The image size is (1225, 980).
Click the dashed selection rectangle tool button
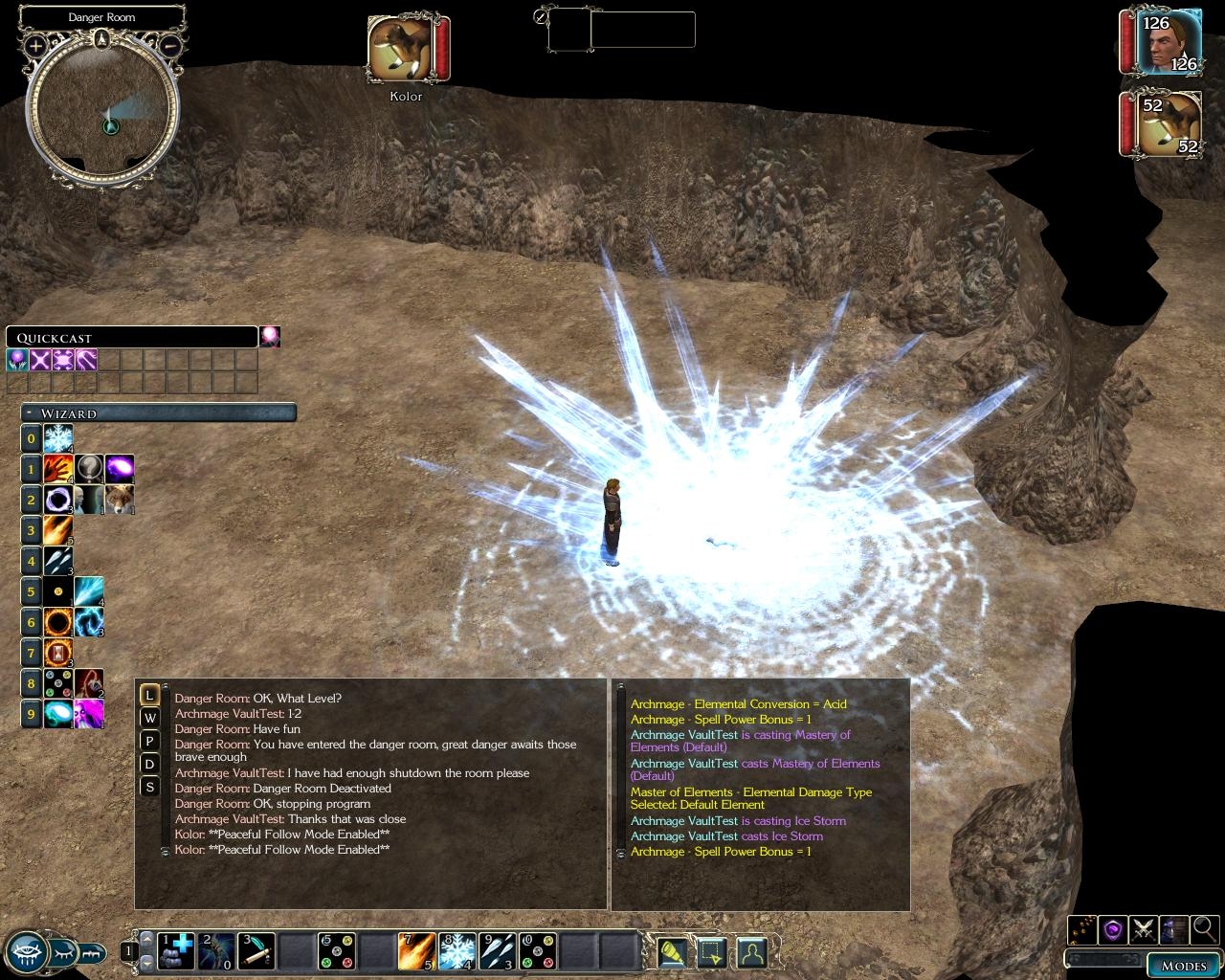(x=711, y=951)
